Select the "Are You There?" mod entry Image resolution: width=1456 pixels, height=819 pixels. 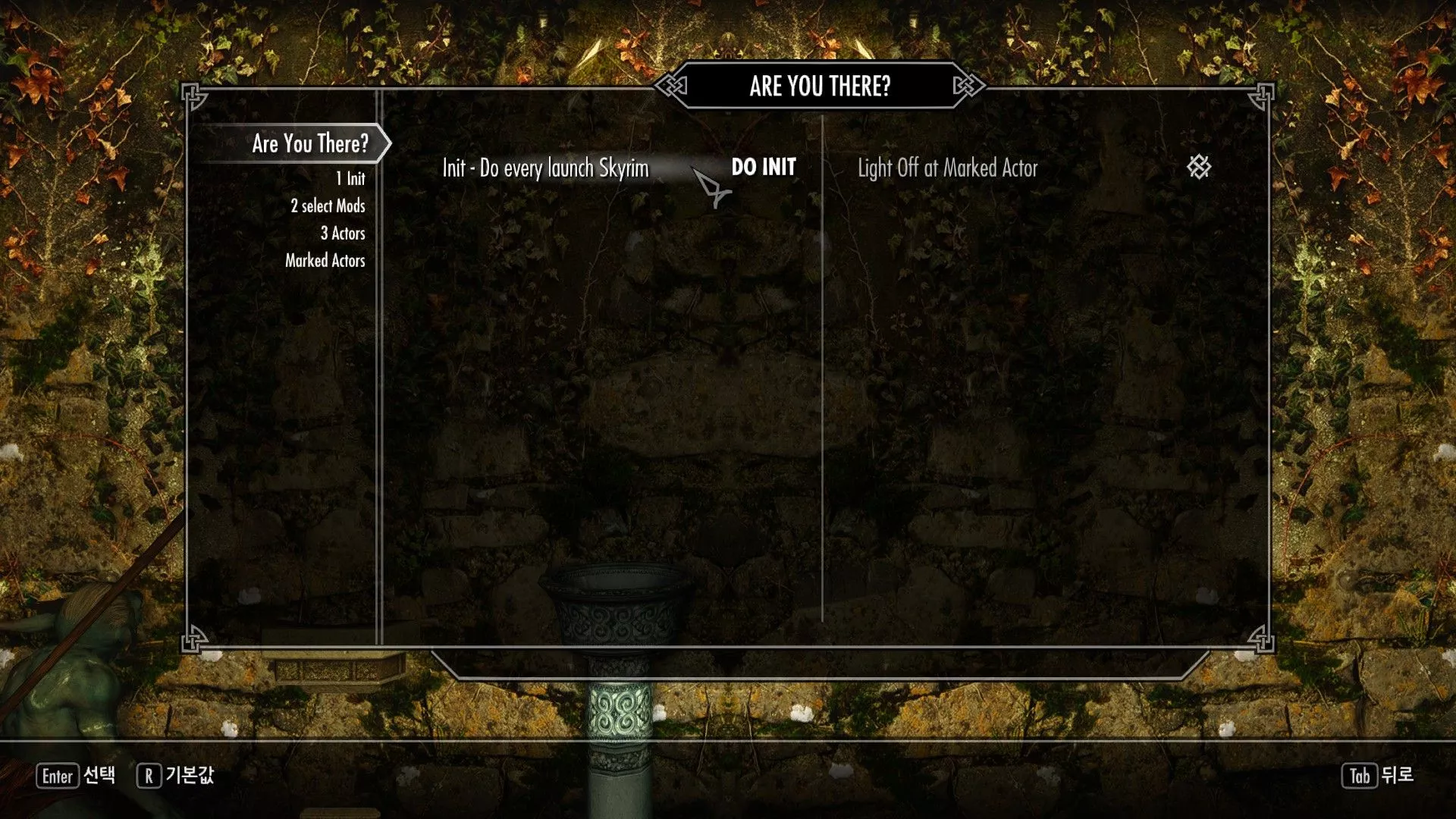(x=309, y=143)
